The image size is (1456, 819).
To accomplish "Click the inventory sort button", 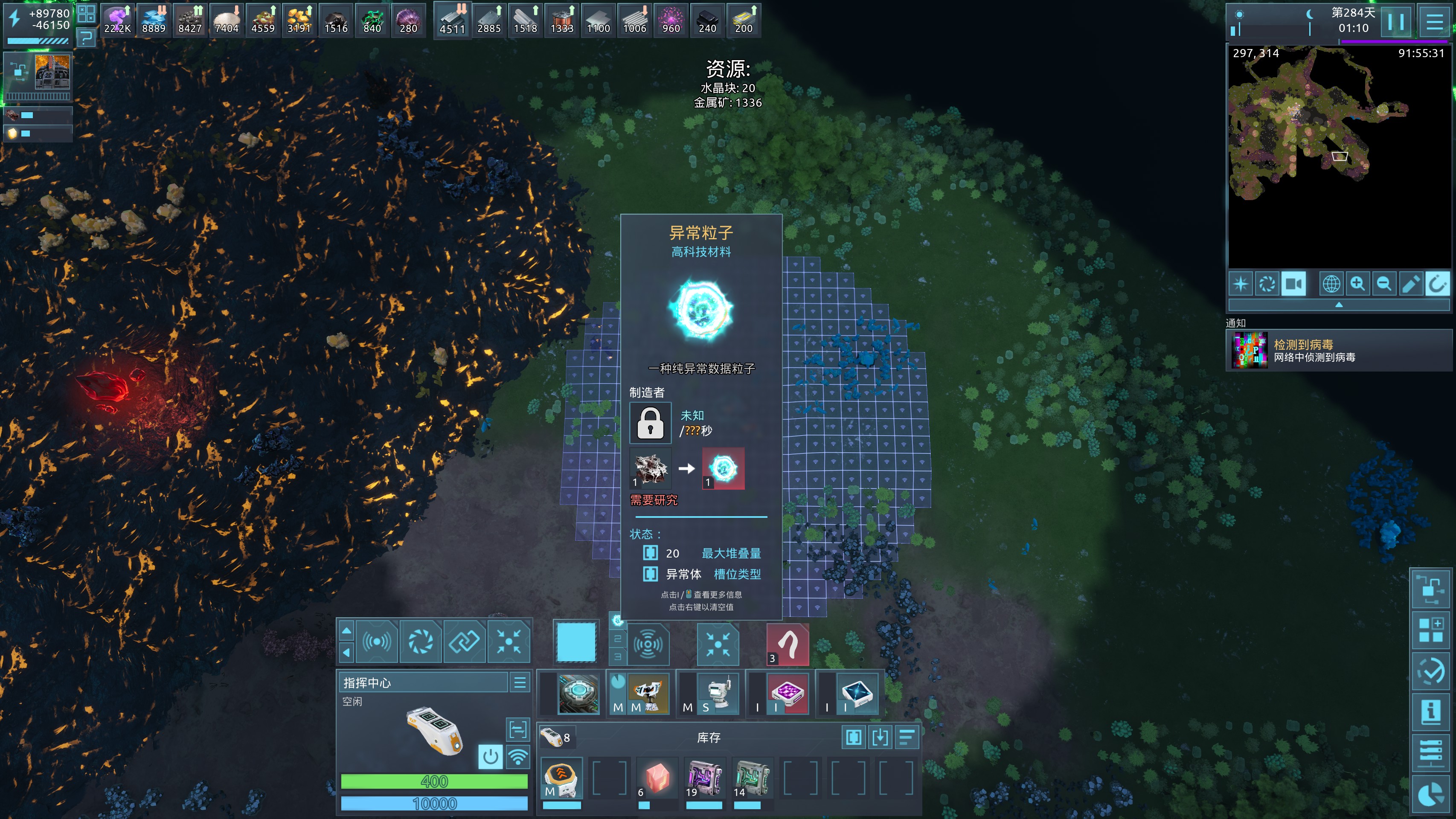I will (907, 737).
